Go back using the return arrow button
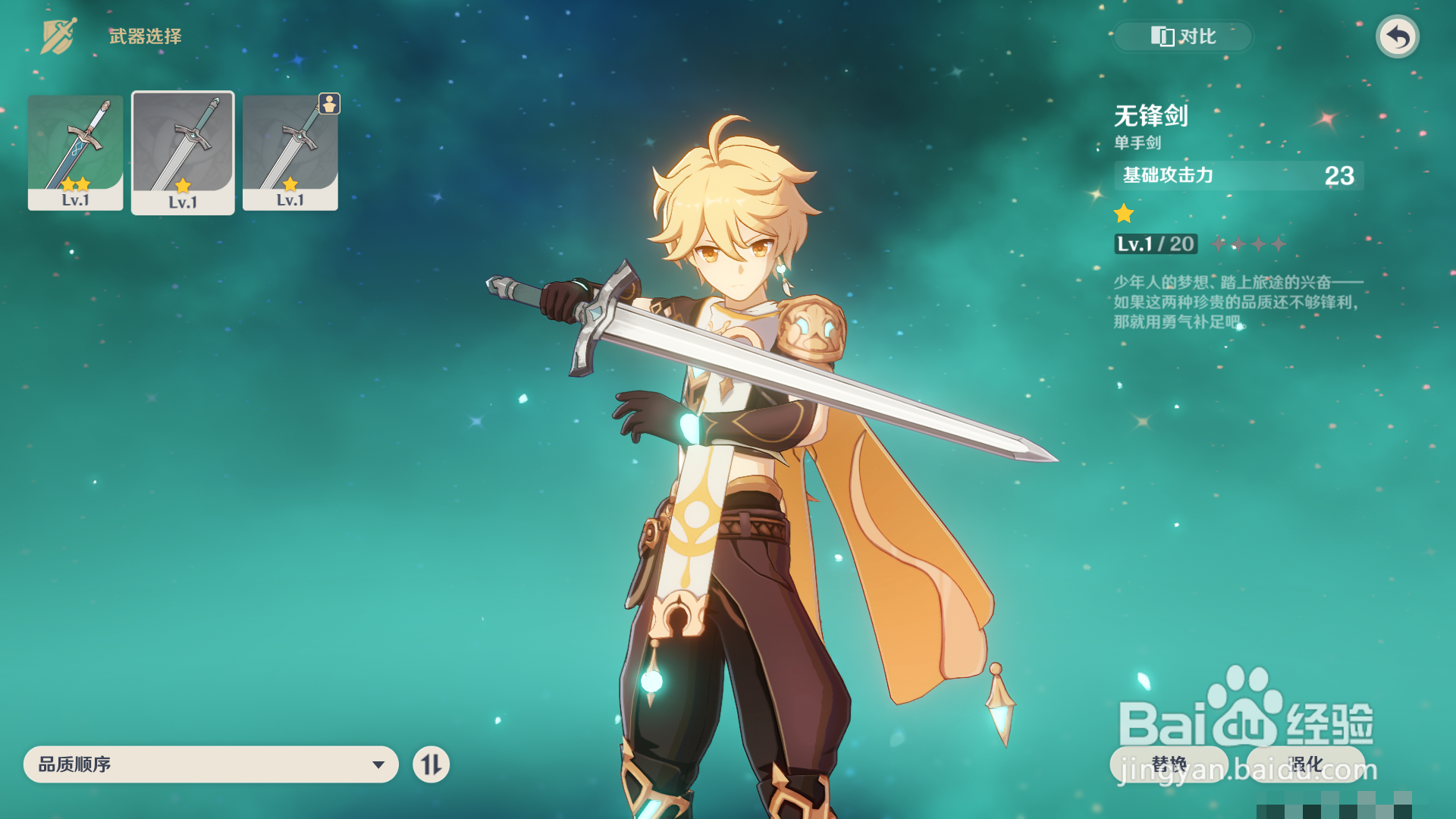 click(1397, 36)
